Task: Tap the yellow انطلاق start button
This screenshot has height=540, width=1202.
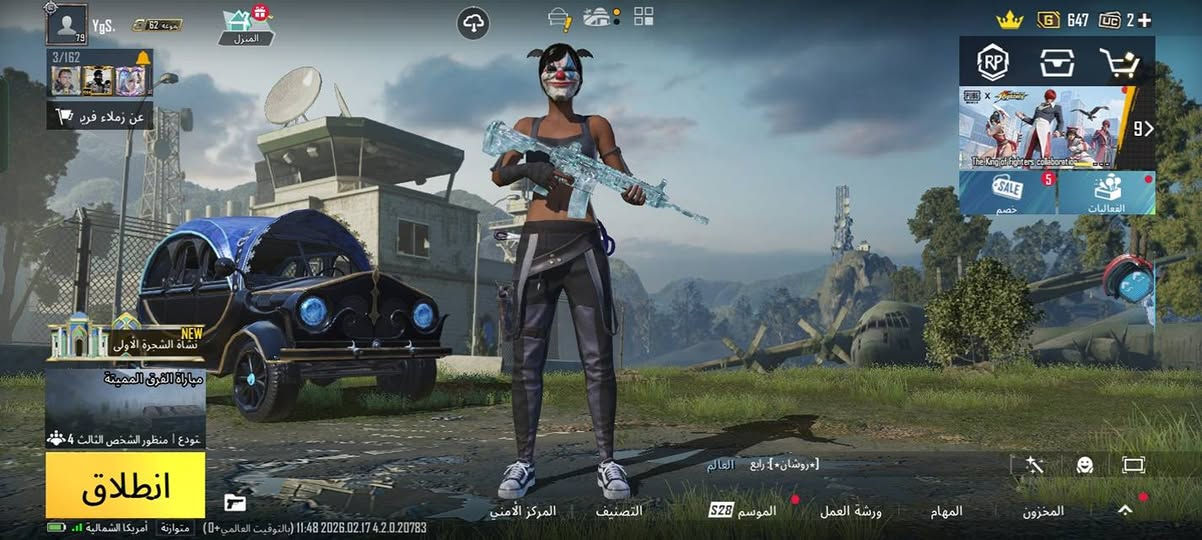Action: 125,486
